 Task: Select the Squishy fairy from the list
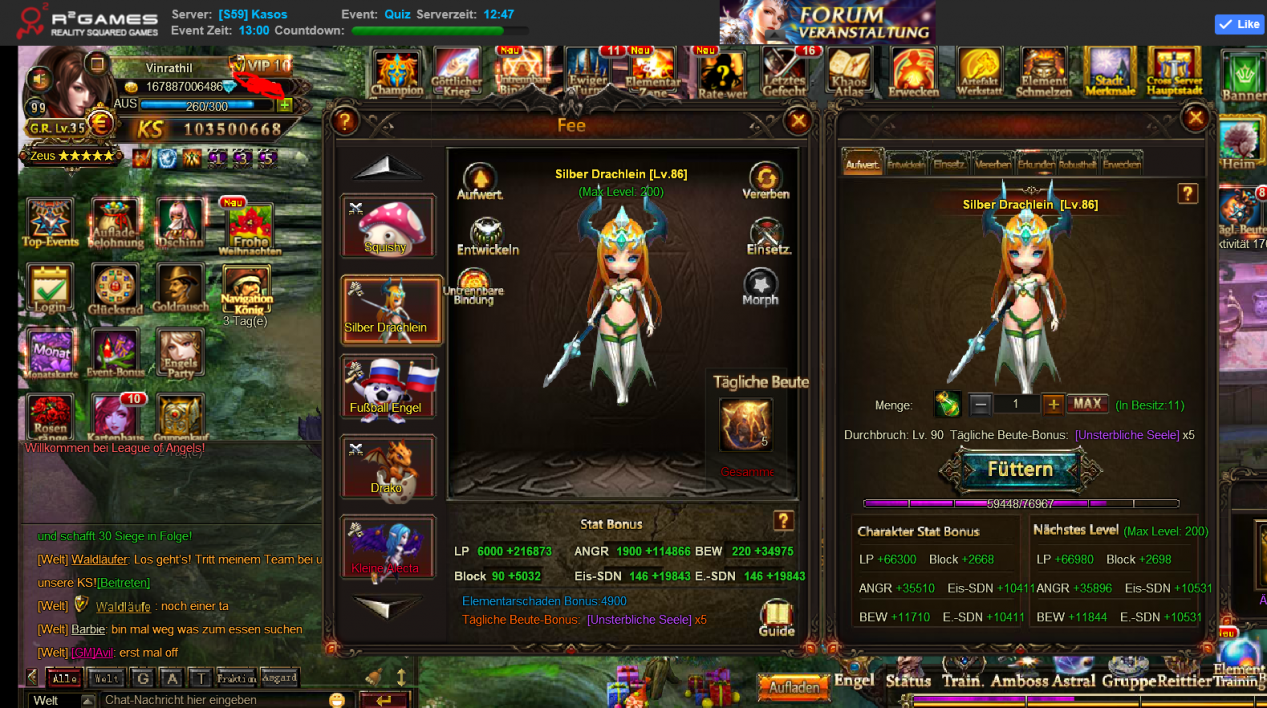point(387,227)
